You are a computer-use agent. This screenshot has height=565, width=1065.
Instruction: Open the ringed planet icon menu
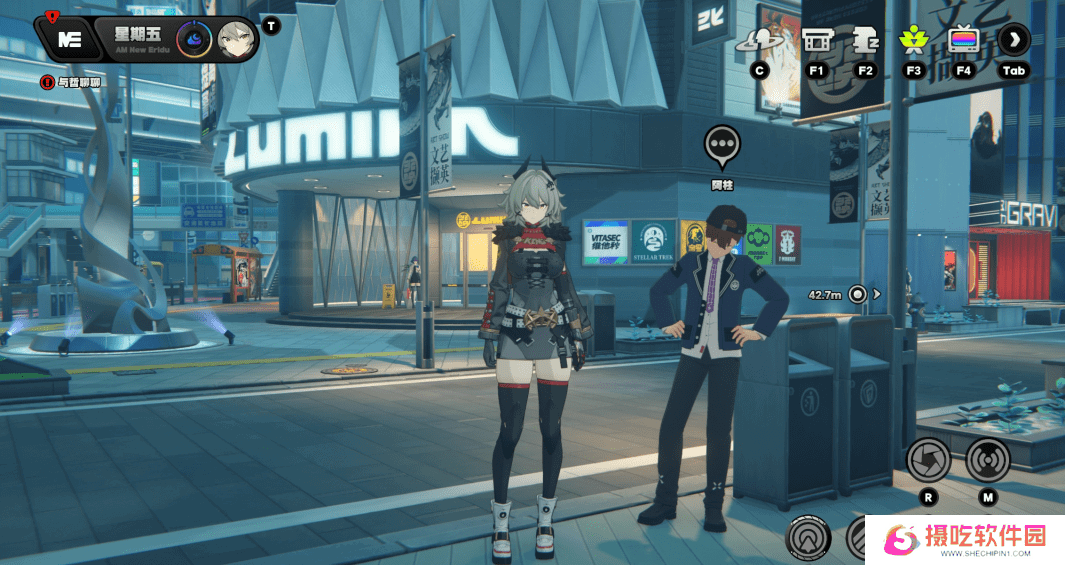pyautogui.click(x=759, y=41)
